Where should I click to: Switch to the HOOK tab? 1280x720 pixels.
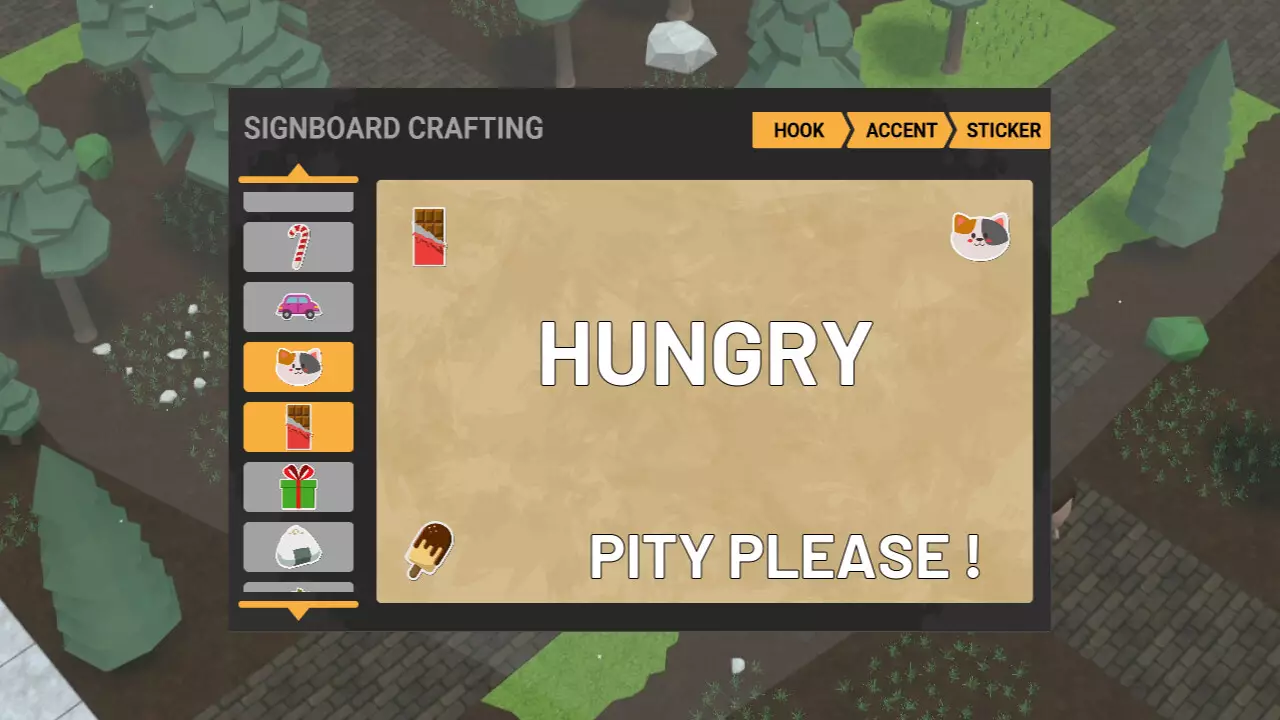click(x=797, y=130)
